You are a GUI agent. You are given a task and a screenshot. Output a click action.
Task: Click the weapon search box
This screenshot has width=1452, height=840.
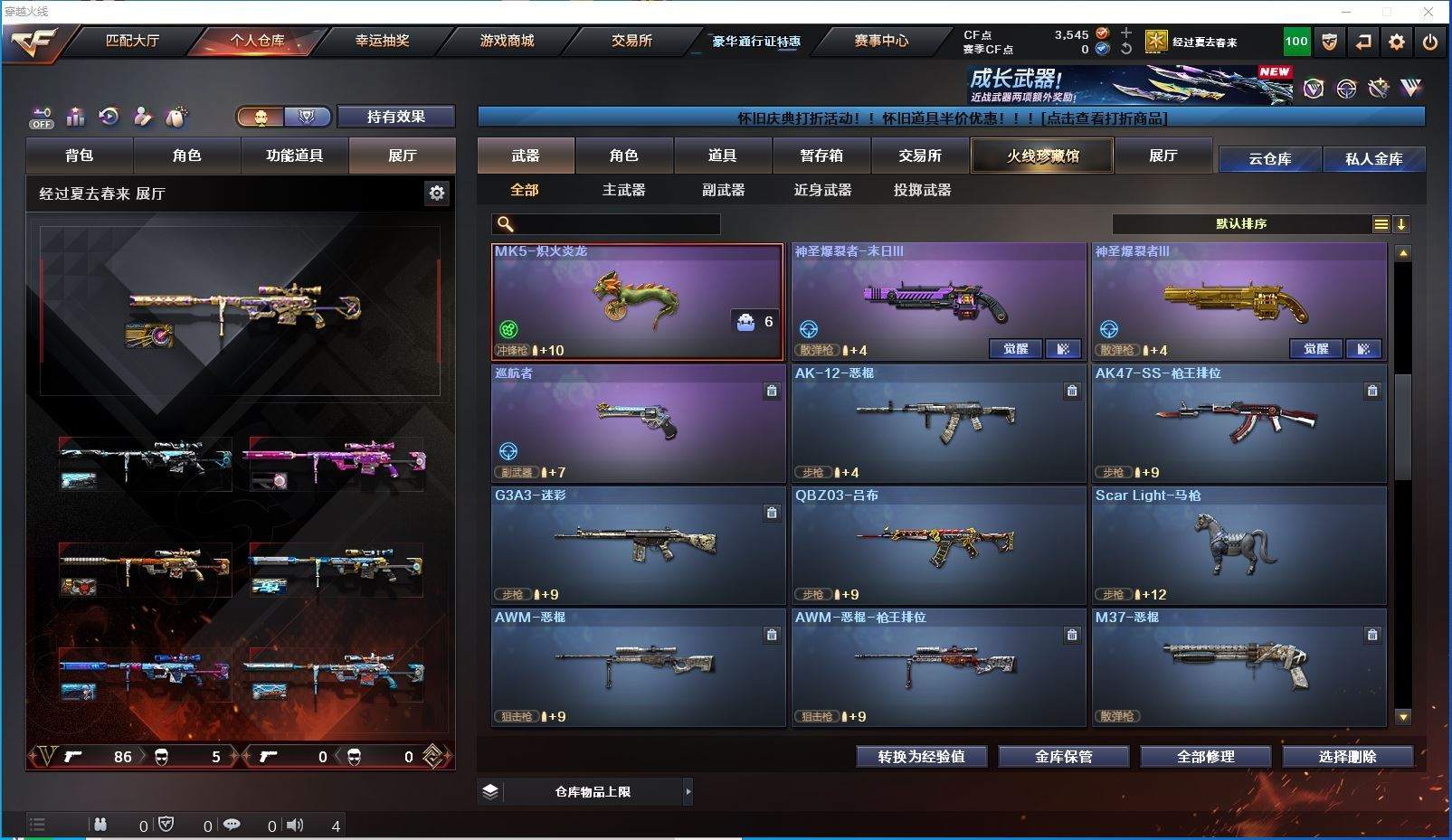tap(615, 224)
